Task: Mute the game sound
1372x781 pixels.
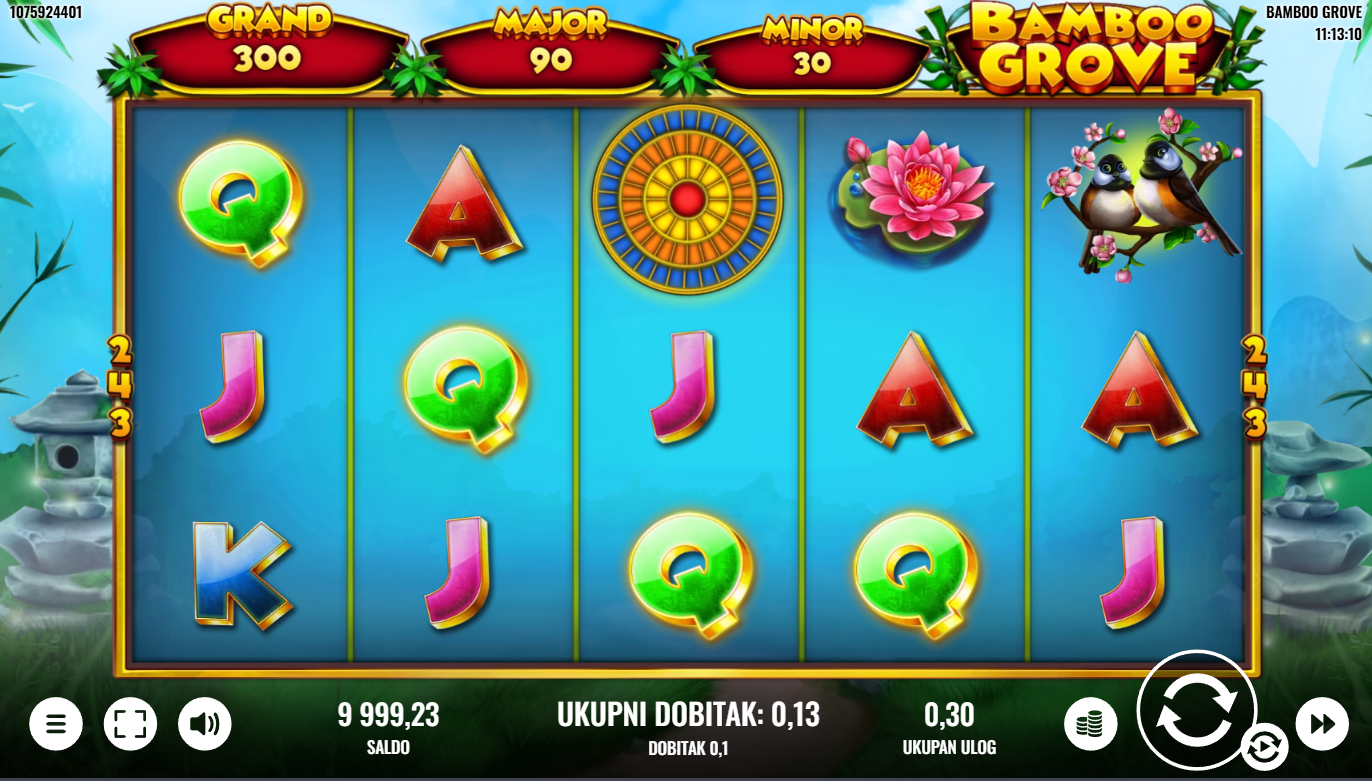Action: click(x=204, y=724)
